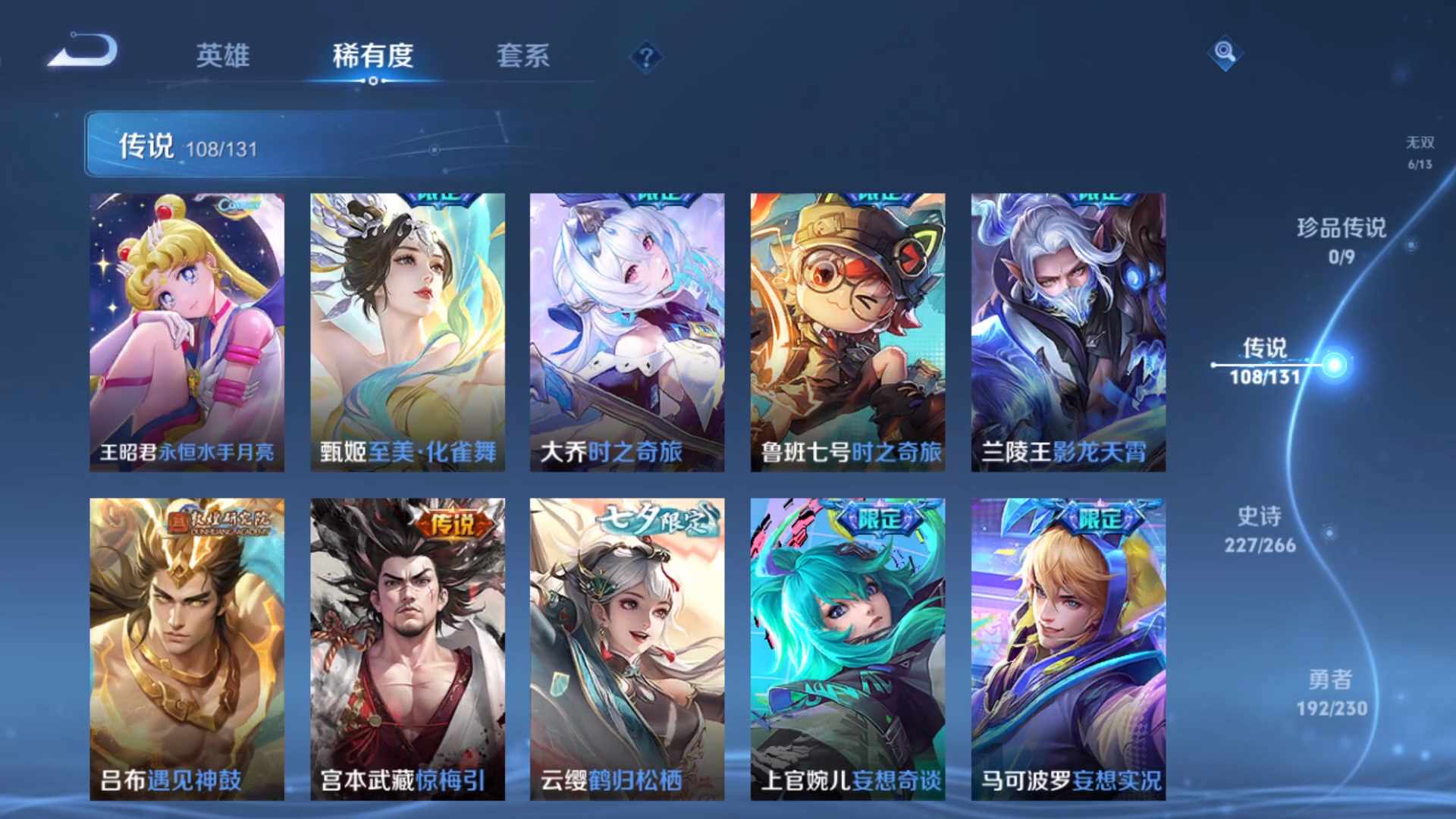Screen dimensions: 1456x819
Task: Open the help question mark icon
Action: point(645,55)
